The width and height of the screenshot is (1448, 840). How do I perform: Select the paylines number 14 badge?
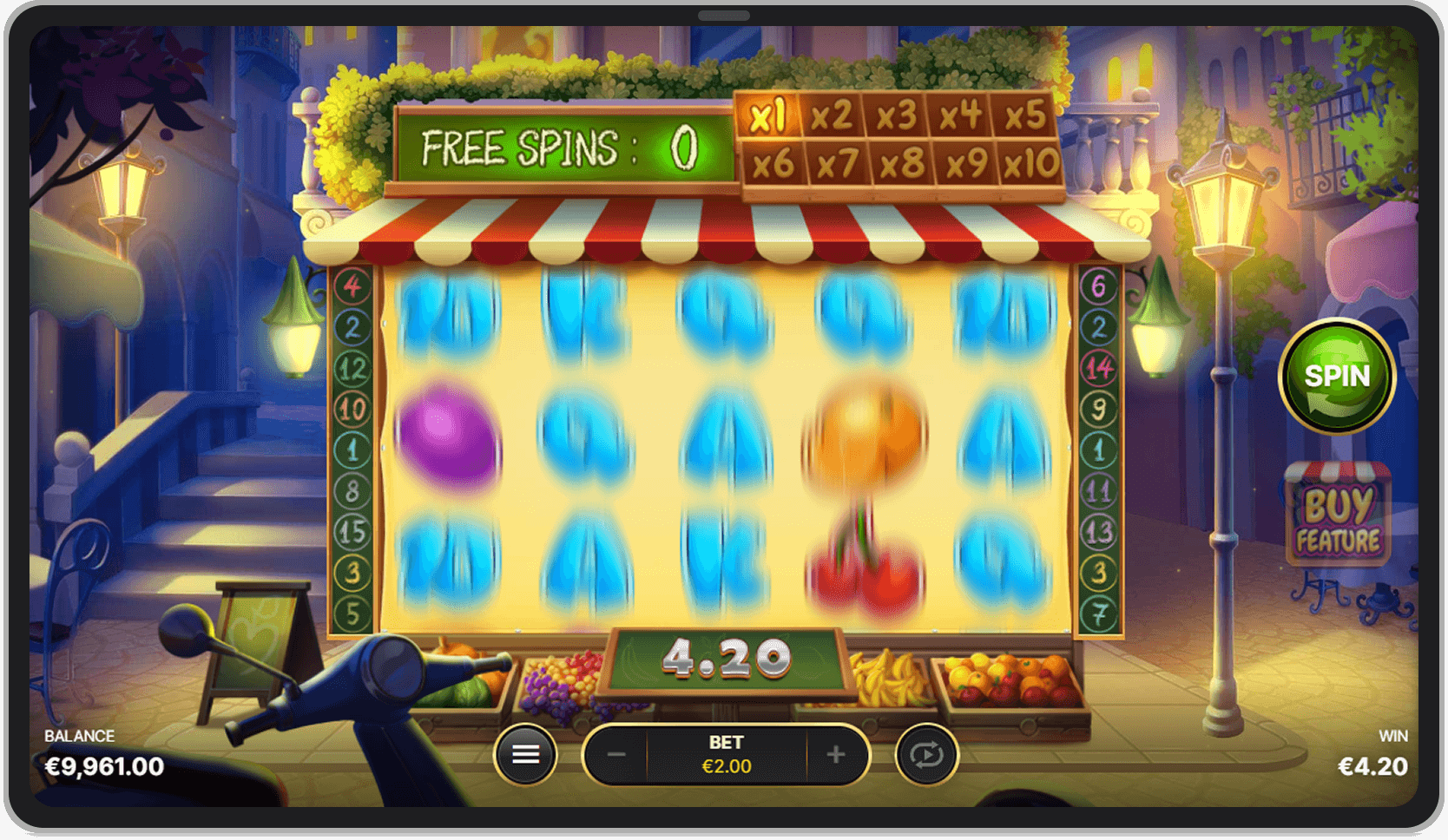point(1096,366)
